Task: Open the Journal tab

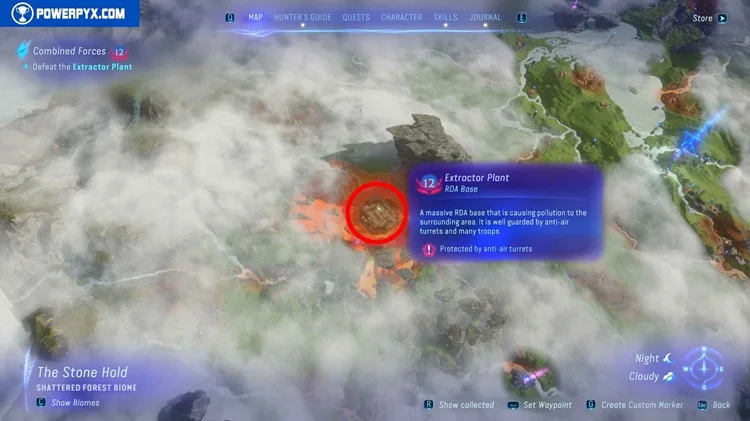Action: (486, 17)
